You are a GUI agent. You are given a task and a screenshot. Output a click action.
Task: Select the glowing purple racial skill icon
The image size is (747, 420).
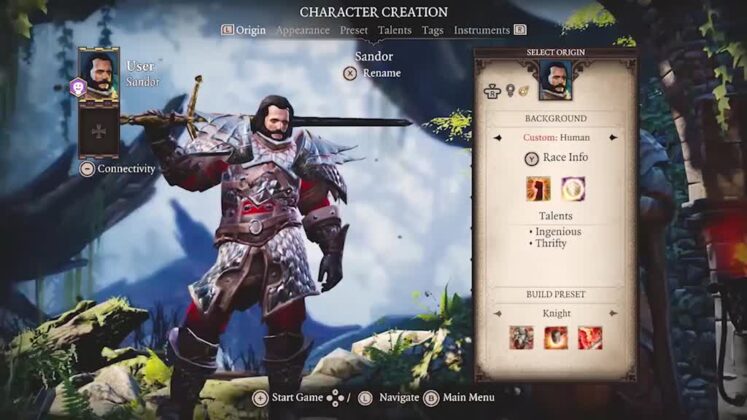[573, 188]
